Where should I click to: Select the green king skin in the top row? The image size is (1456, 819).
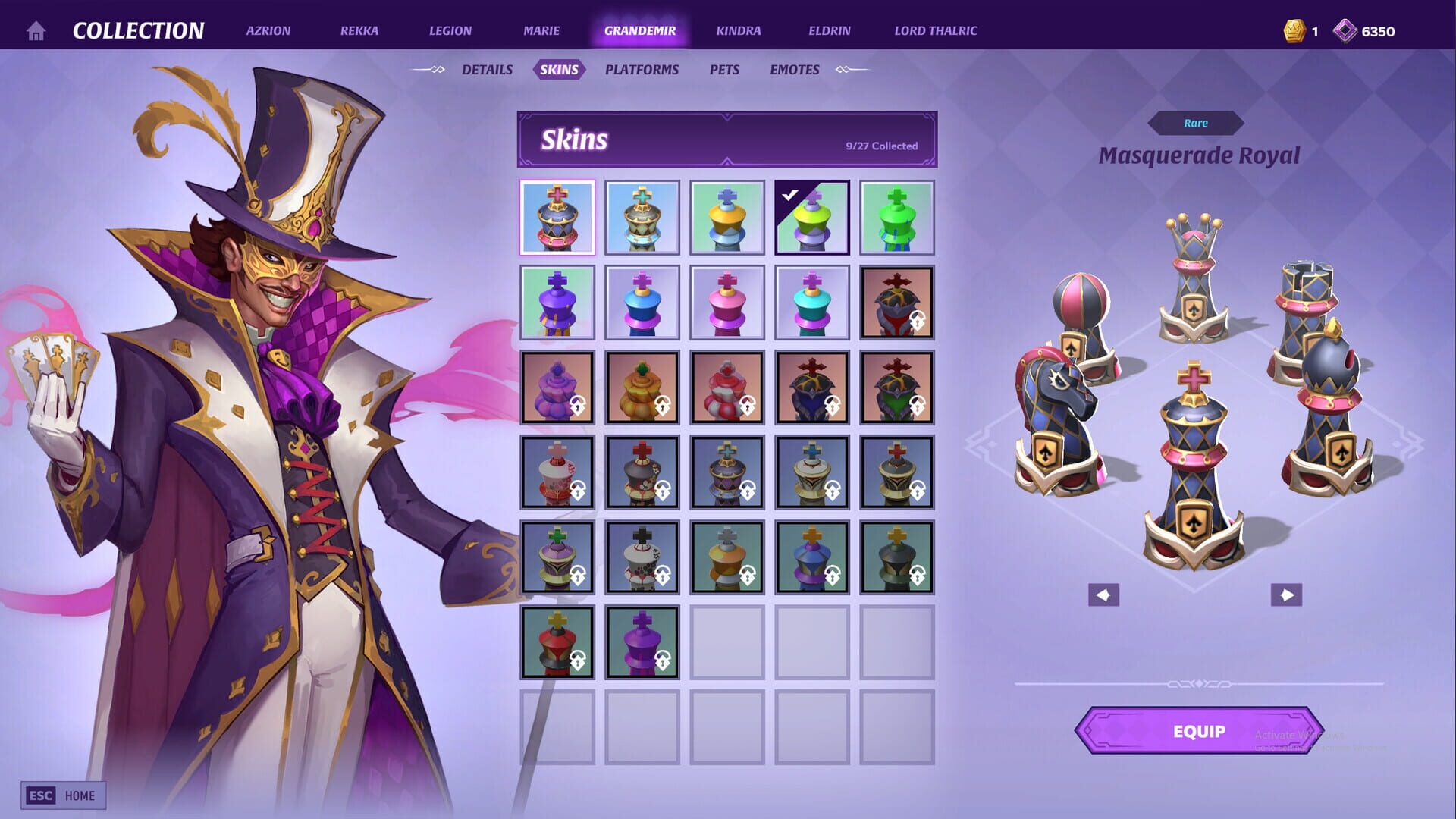897,217
